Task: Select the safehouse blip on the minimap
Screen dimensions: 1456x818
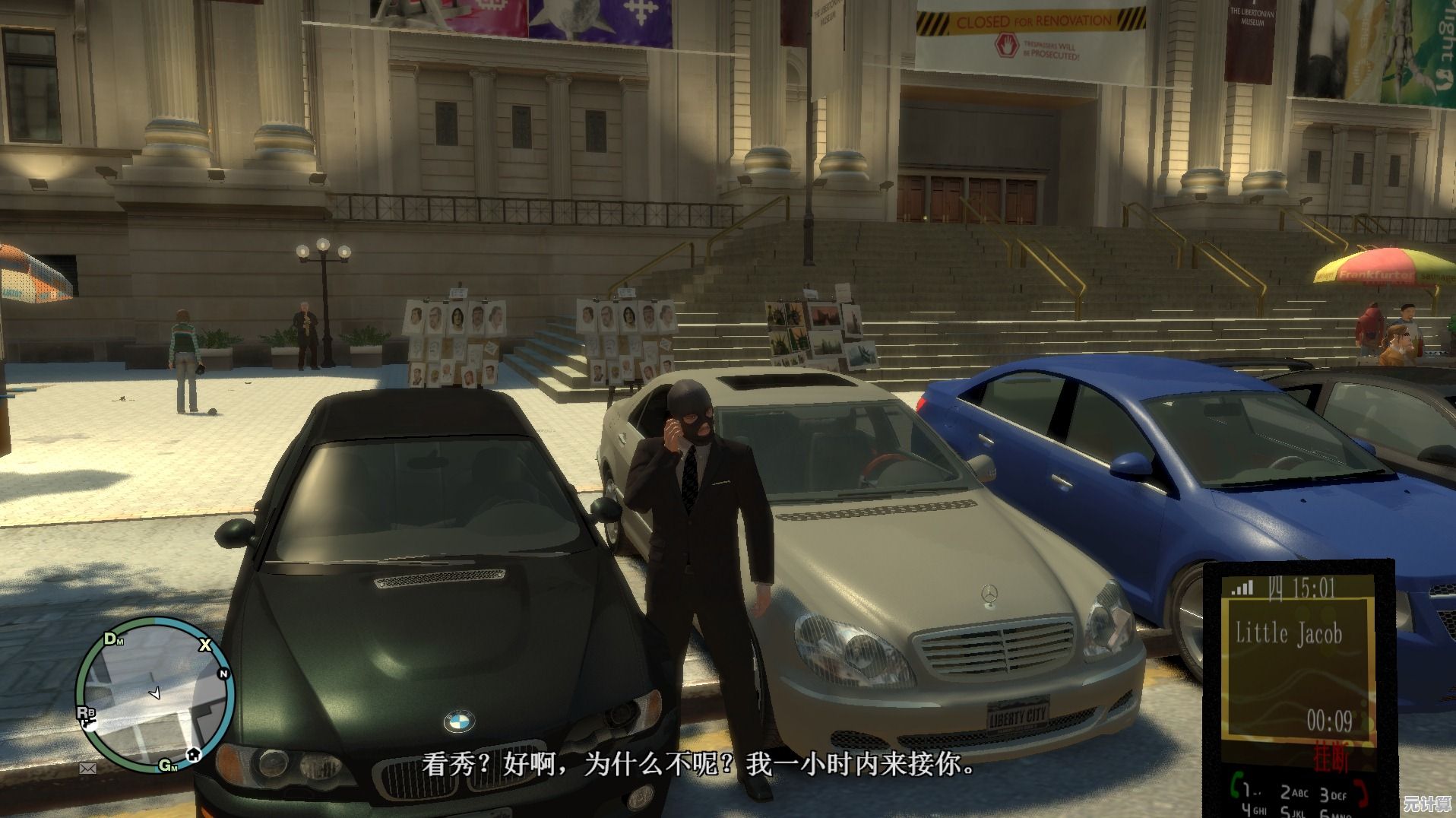Action: coord(194,754)
